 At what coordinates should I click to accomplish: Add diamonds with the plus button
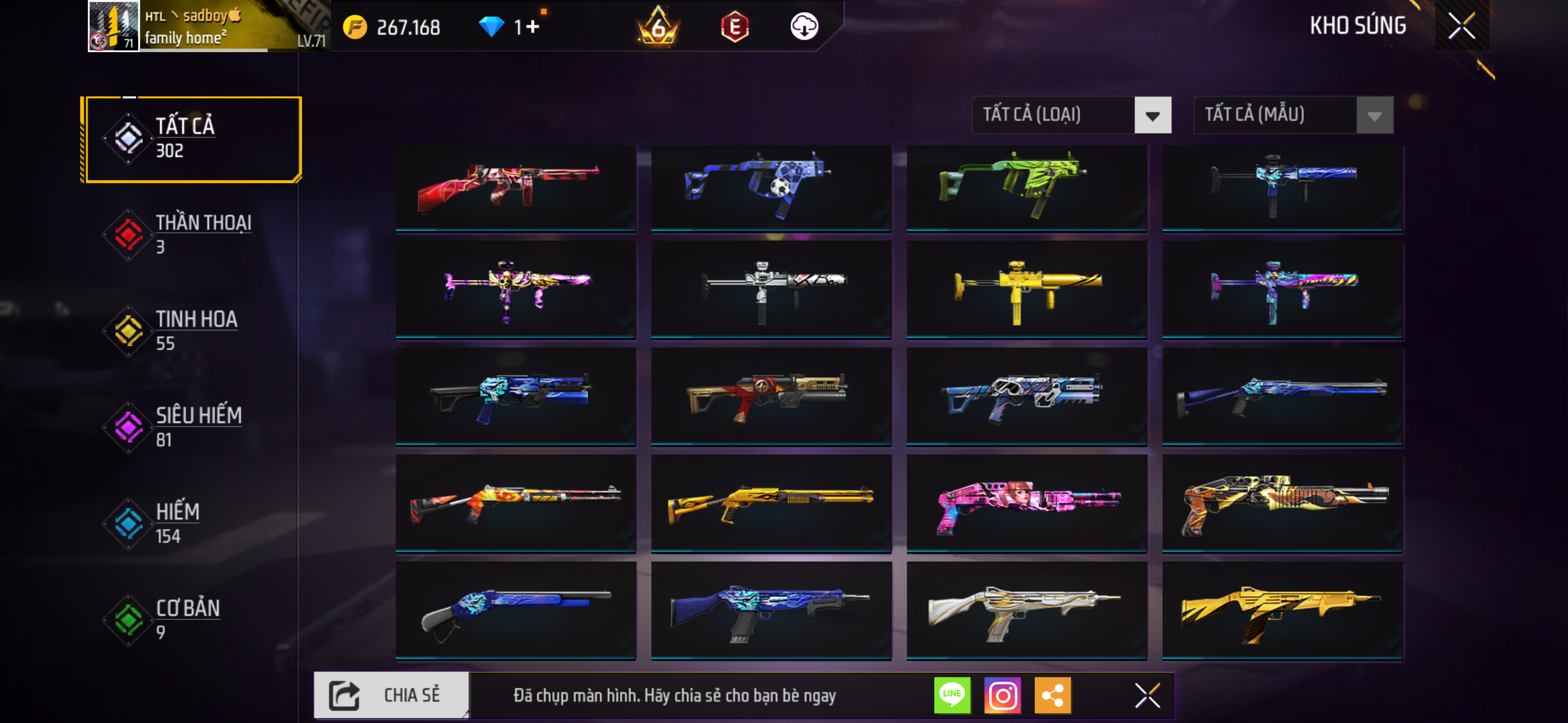pyautogui.click(x=533, y=27)
